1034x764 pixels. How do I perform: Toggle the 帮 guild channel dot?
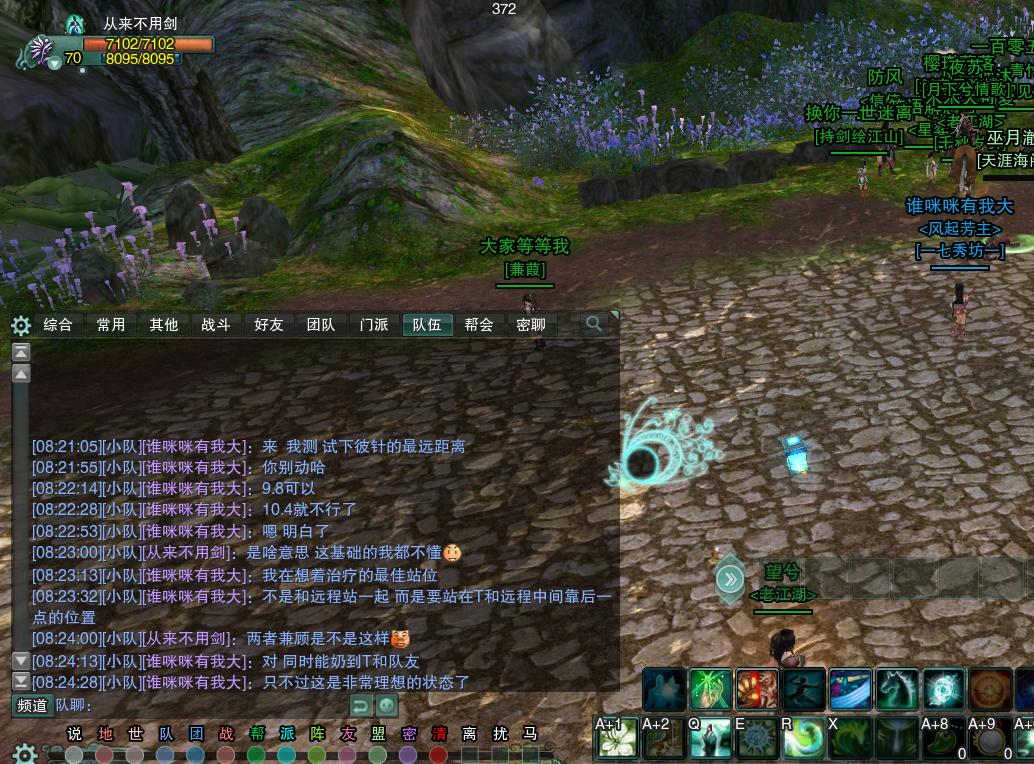click(x=257, y=754)
